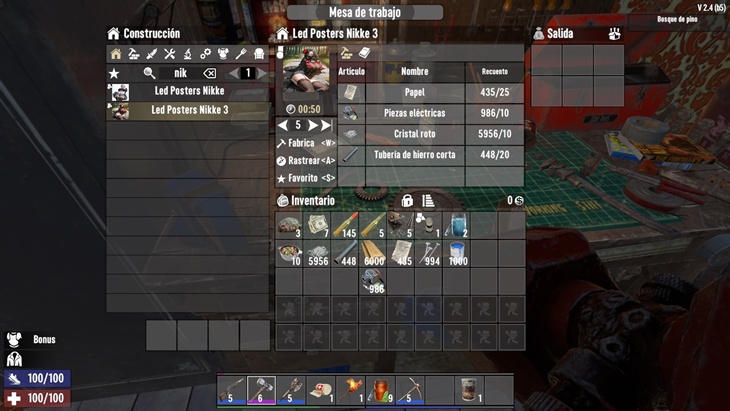Sort the inventory
This screenshot has width=730, height=411.
point(428,201)
